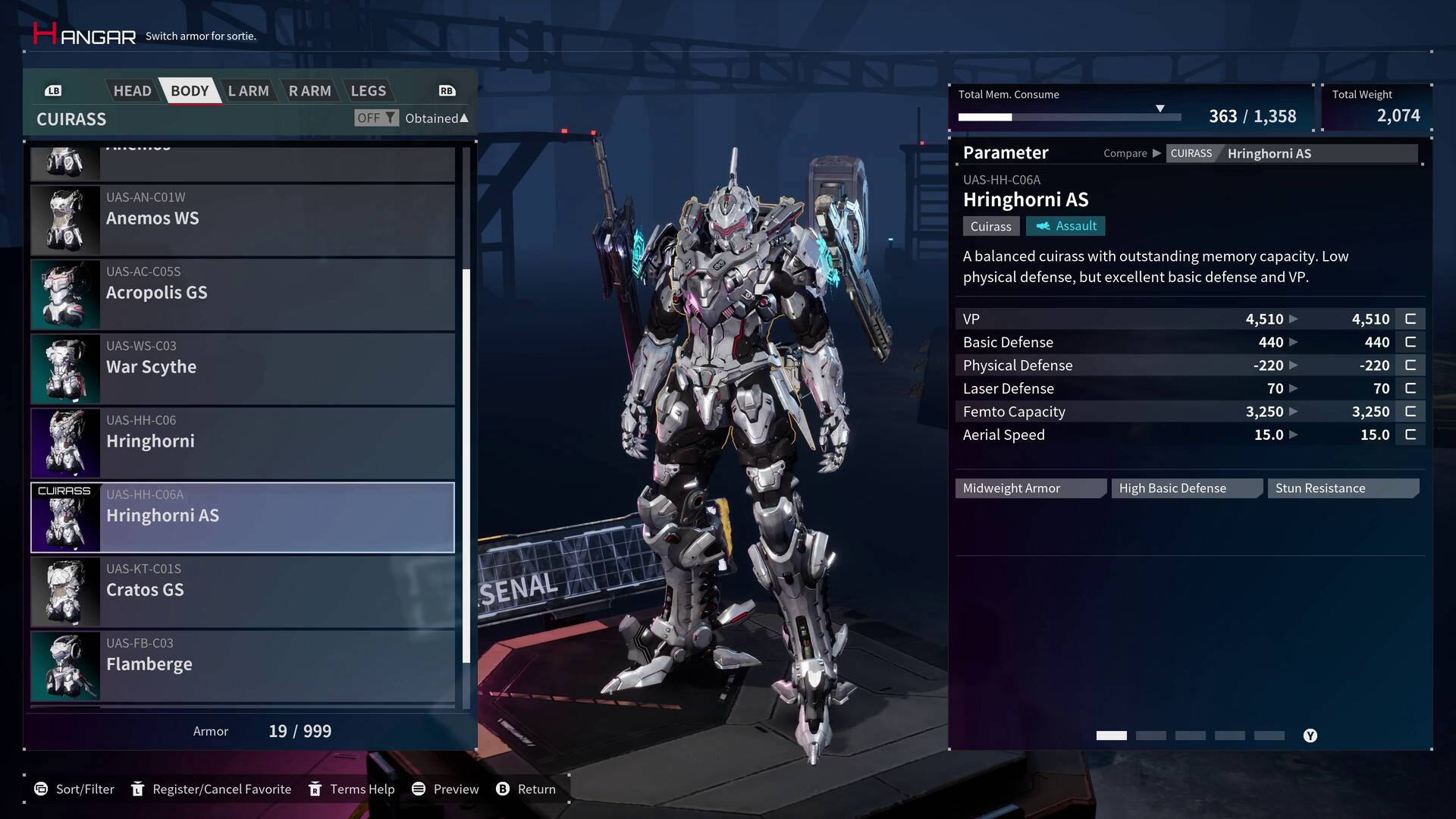This screenshot has height=819, width=1456.
Task: Open Terms Help
Action: [315, 789]
